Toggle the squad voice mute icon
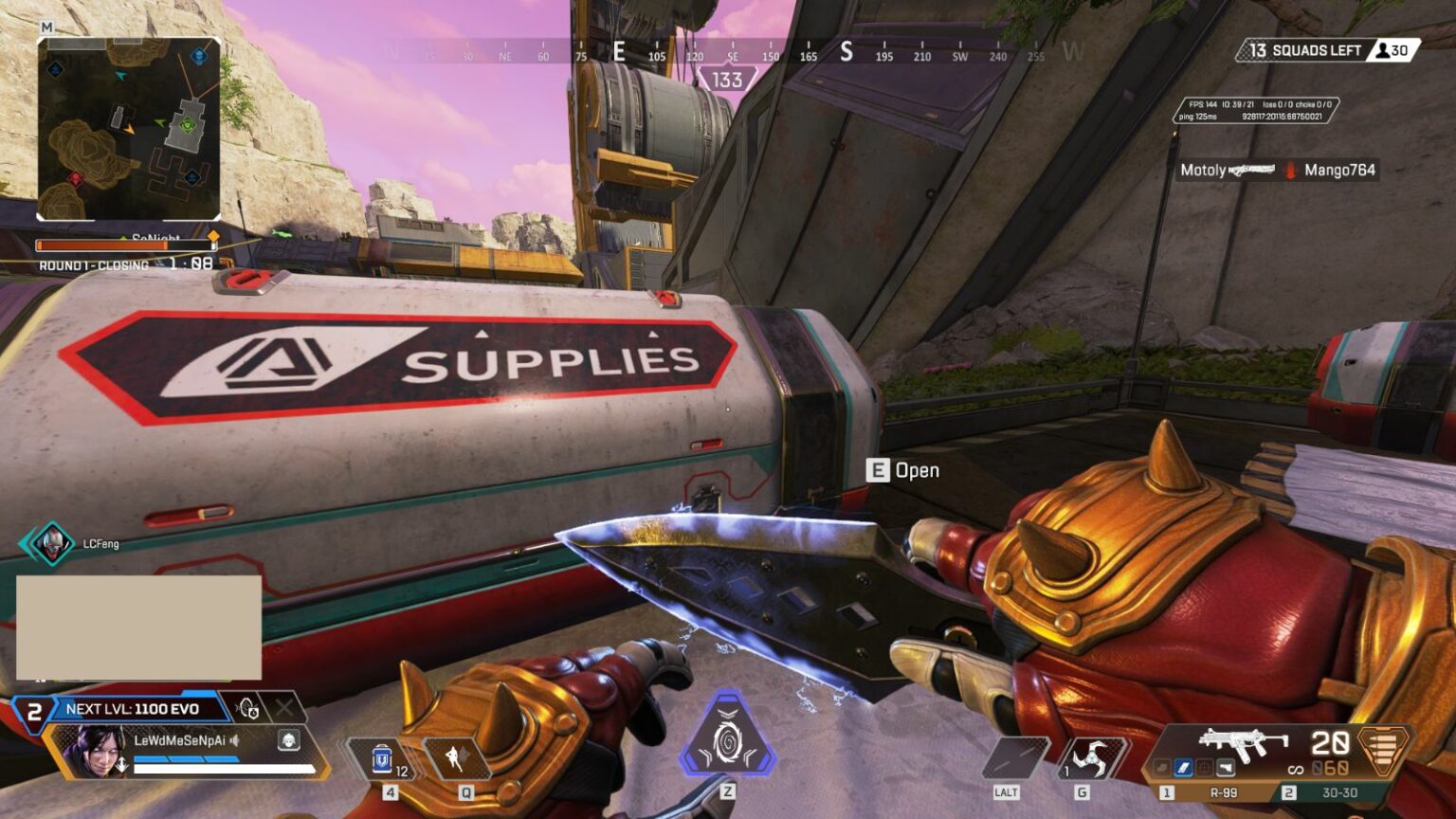The width and height of the screenshot is (1456, 819). (x=247, y=709)
